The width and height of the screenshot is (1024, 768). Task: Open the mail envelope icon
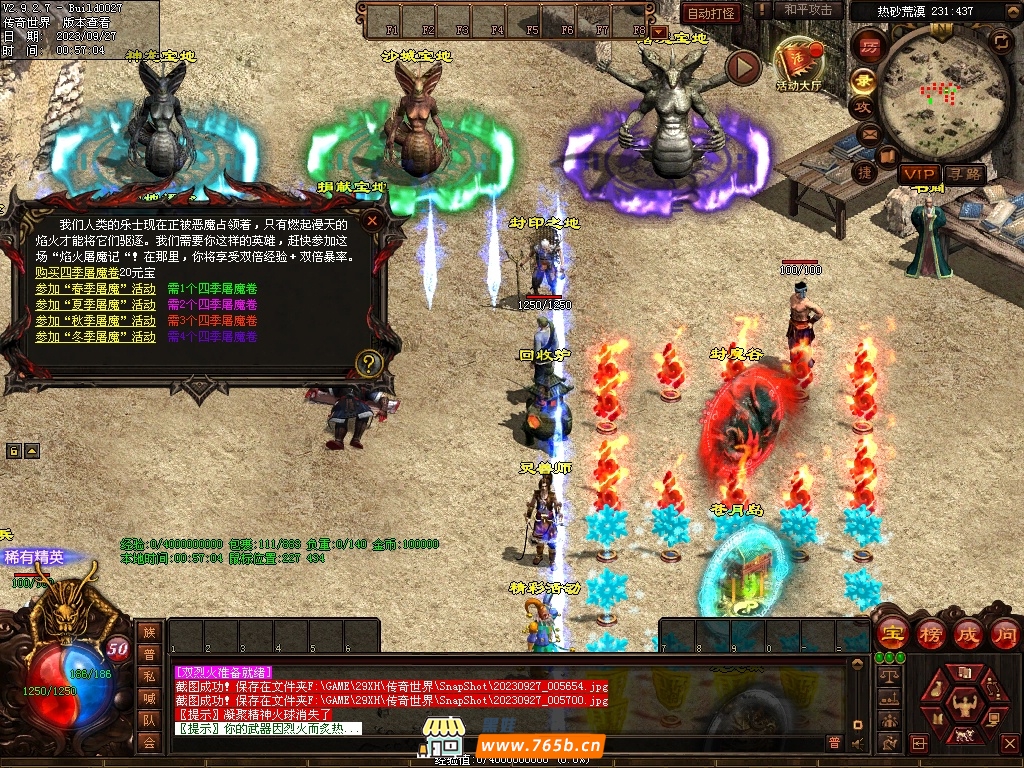point(866,133)
